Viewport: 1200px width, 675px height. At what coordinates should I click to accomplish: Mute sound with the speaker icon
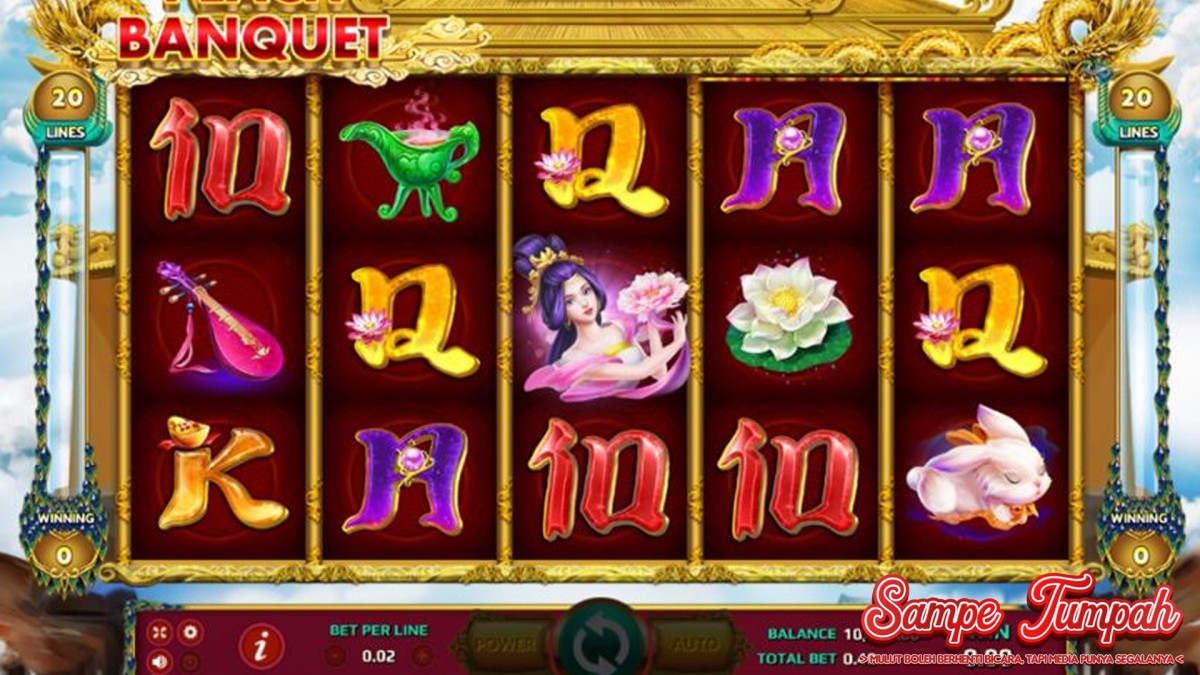pos(160,660)
